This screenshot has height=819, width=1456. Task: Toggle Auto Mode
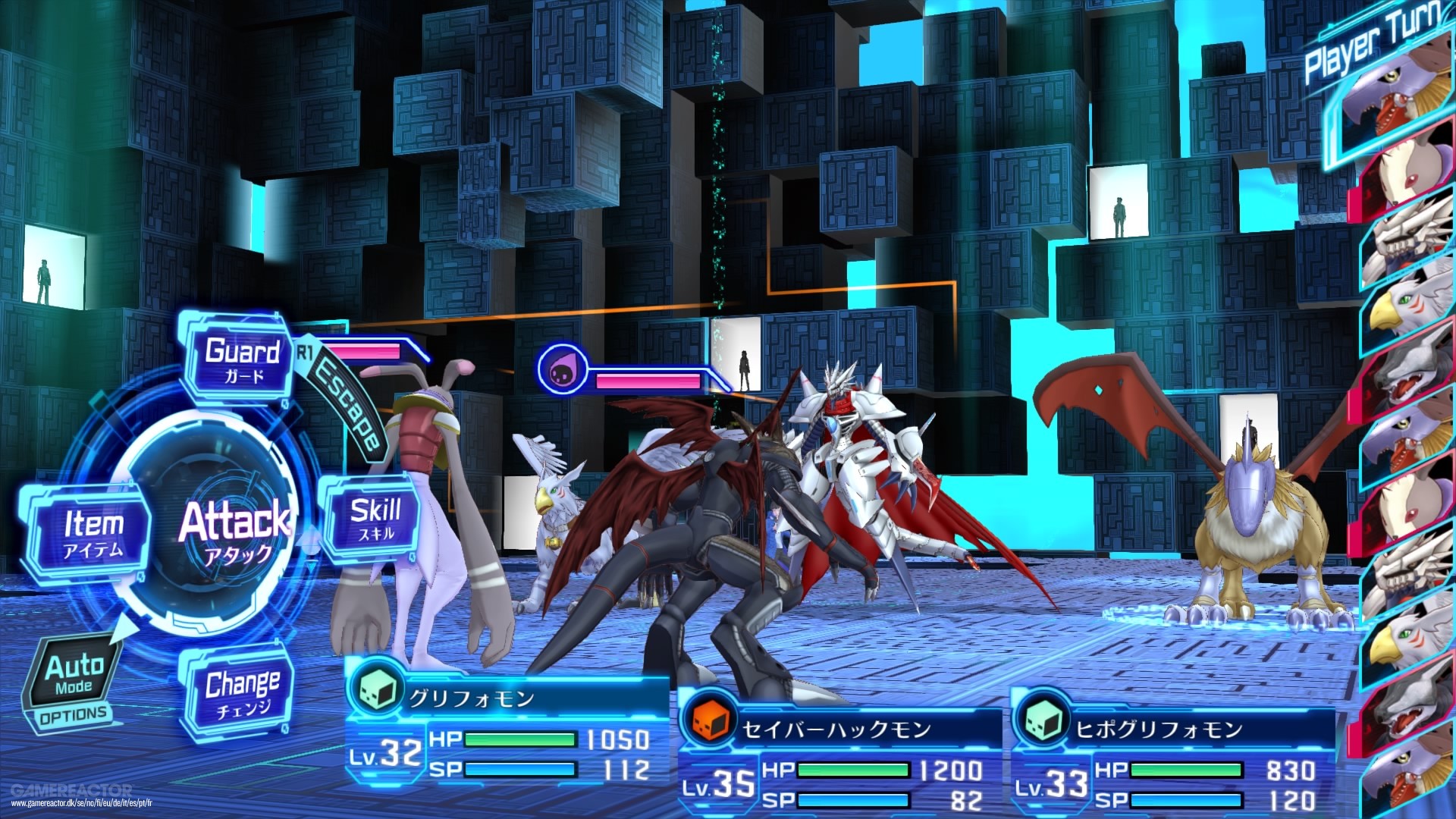pos(73,675)
